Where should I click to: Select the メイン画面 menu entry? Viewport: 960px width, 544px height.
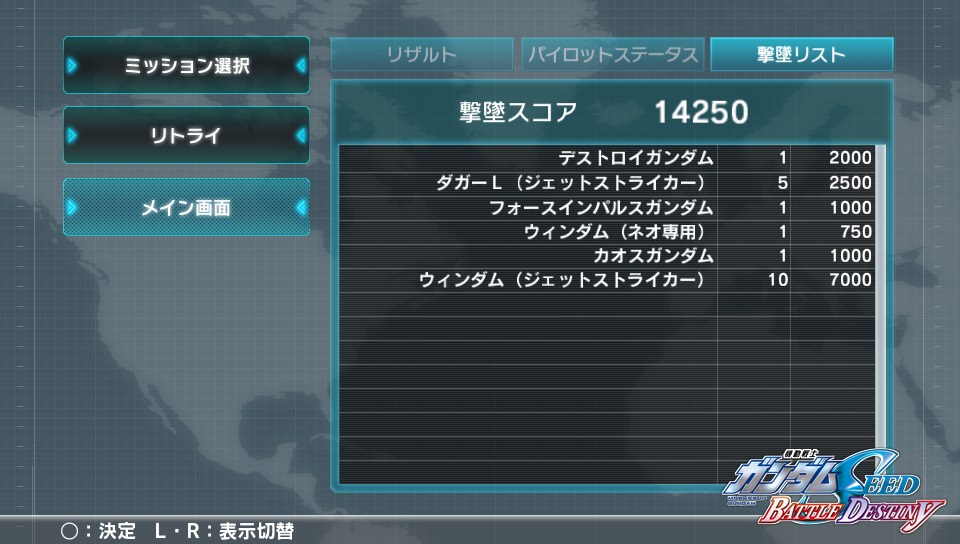pos(187,208)
